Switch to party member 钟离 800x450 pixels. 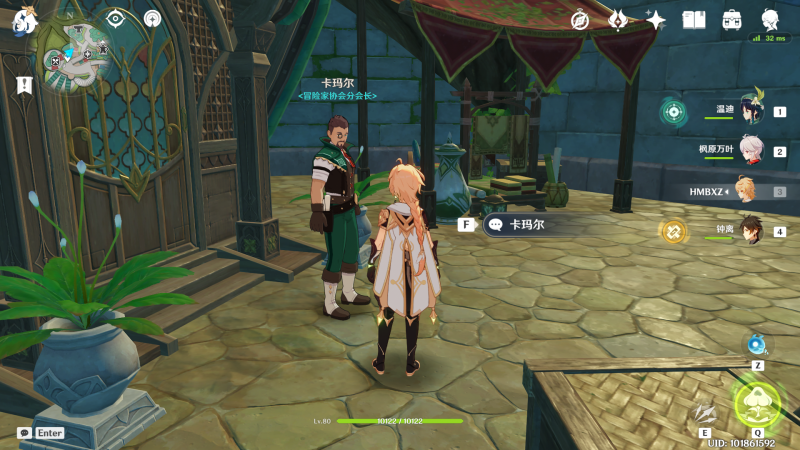[750, 231]
